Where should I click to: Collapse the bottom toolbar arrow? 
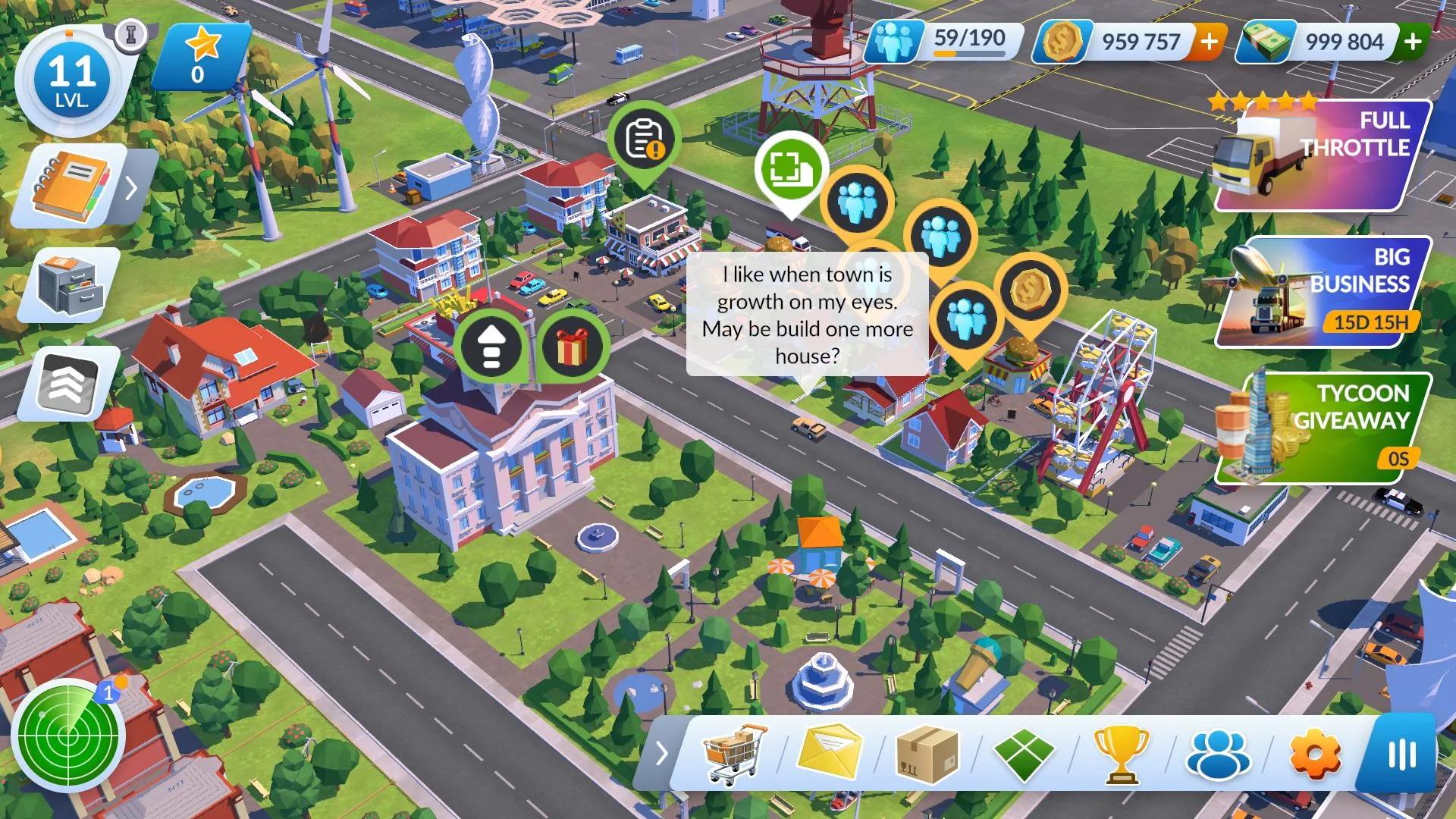click(661, 754)
